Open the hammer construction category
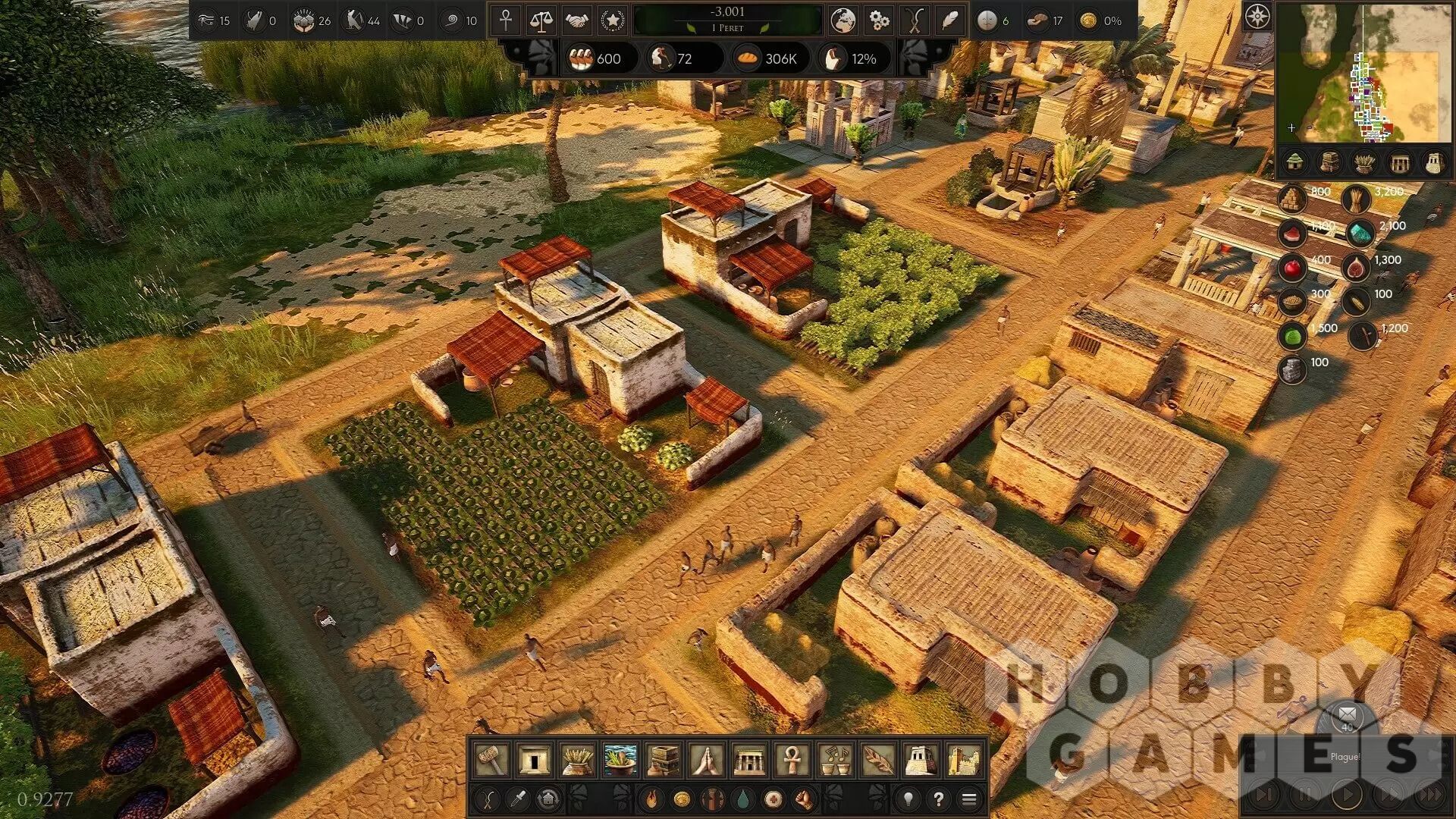Screen dimensions: 1456x819 tap(491, 759)
